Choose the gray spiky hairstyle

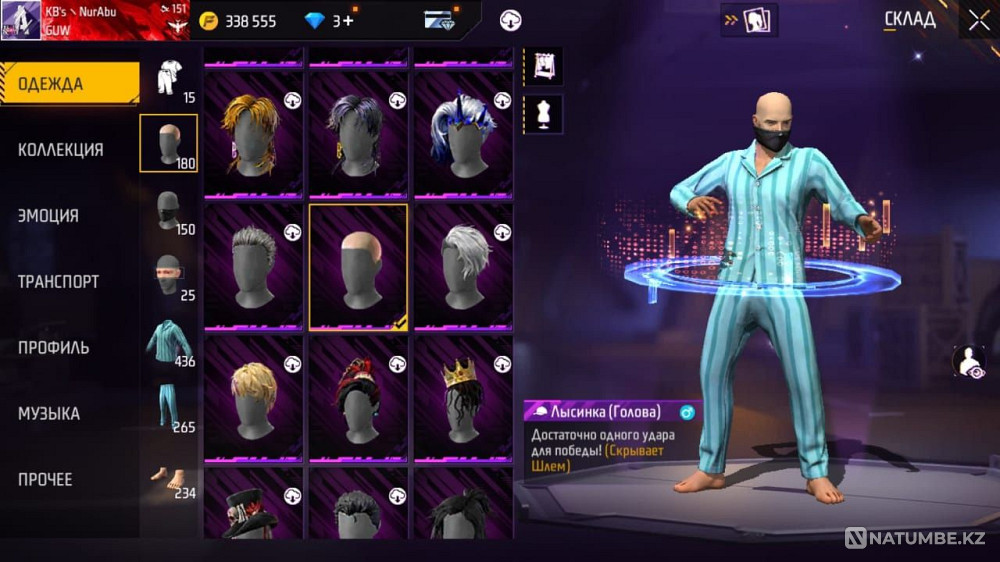coord(254,266)
